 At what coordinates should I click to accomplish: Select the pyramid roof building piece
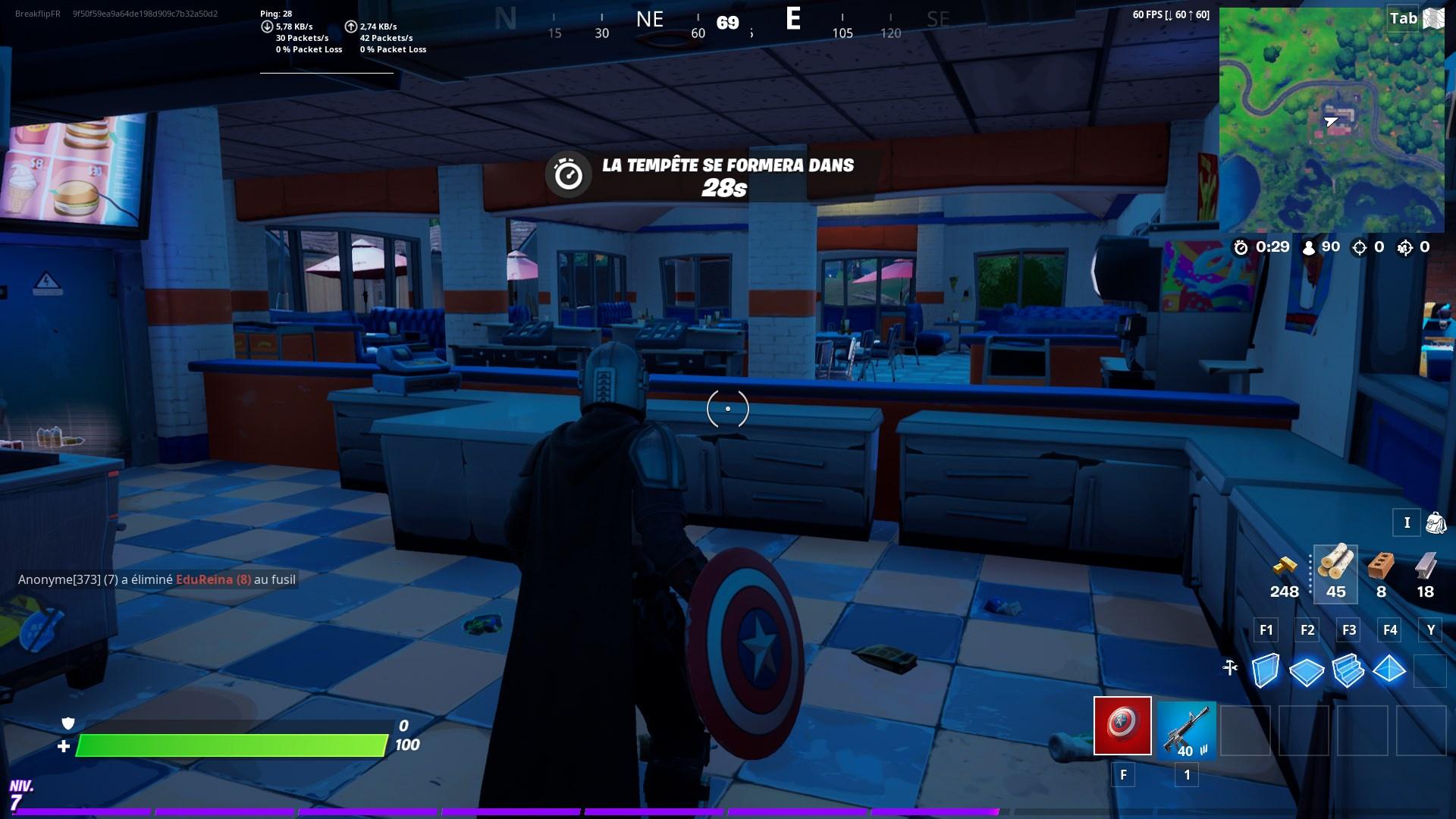click(1389, 670)
